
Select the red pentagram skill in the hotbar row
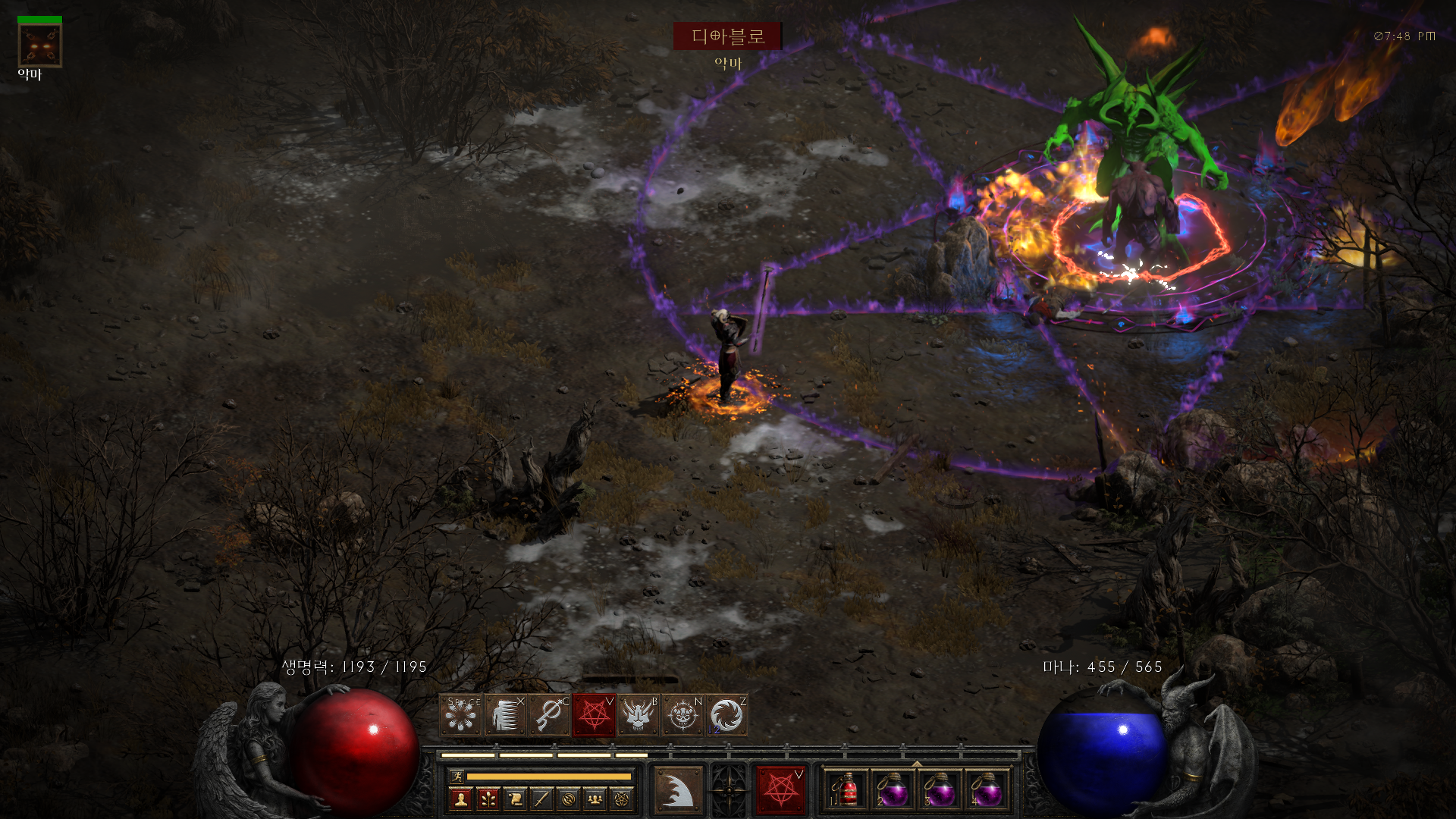(x=595, y=715)
